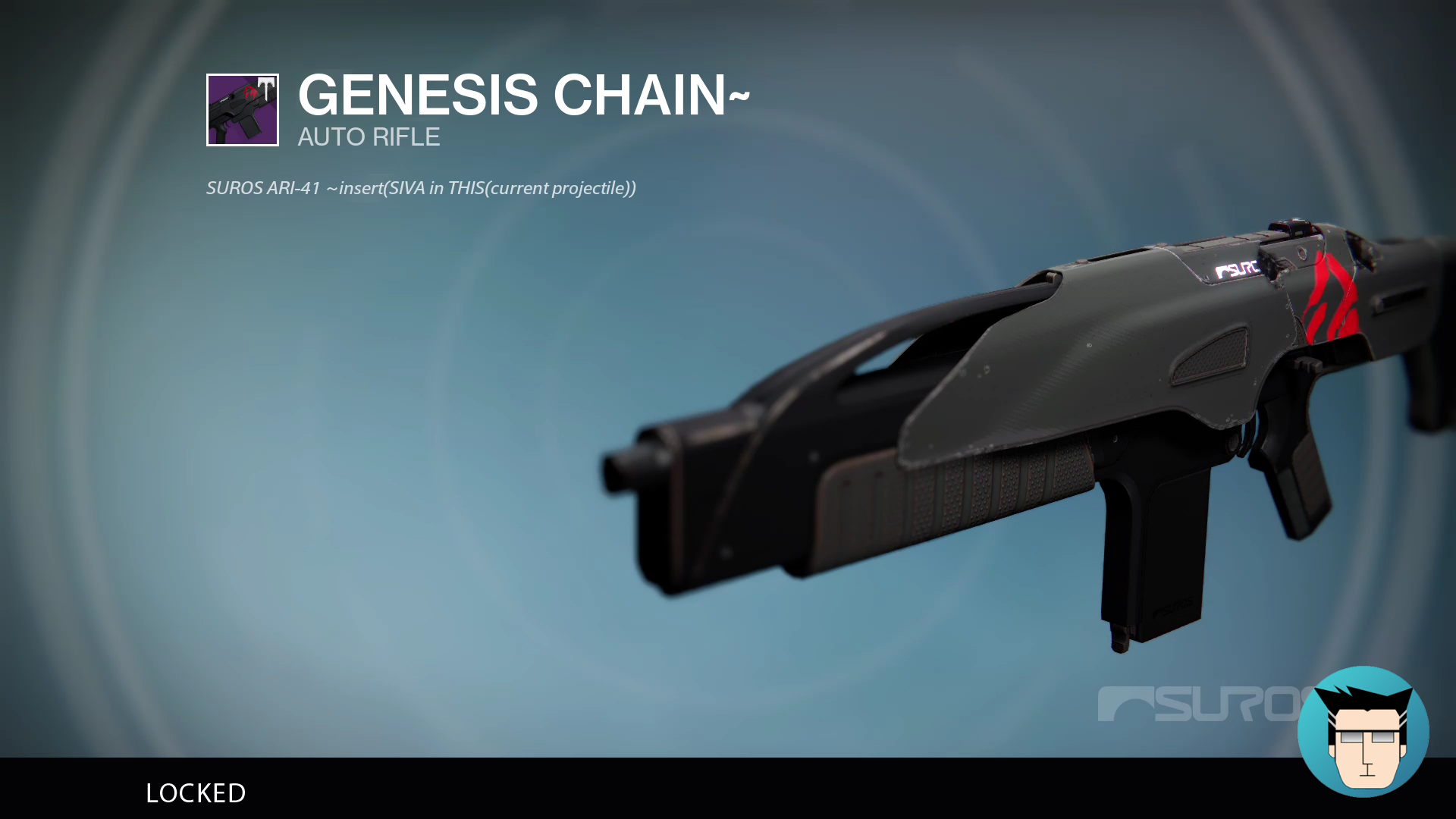Expand the GENESIS CHAIN~ title header
The width and height of the screenshot is (1456, 819).
(x=523, y=95)
